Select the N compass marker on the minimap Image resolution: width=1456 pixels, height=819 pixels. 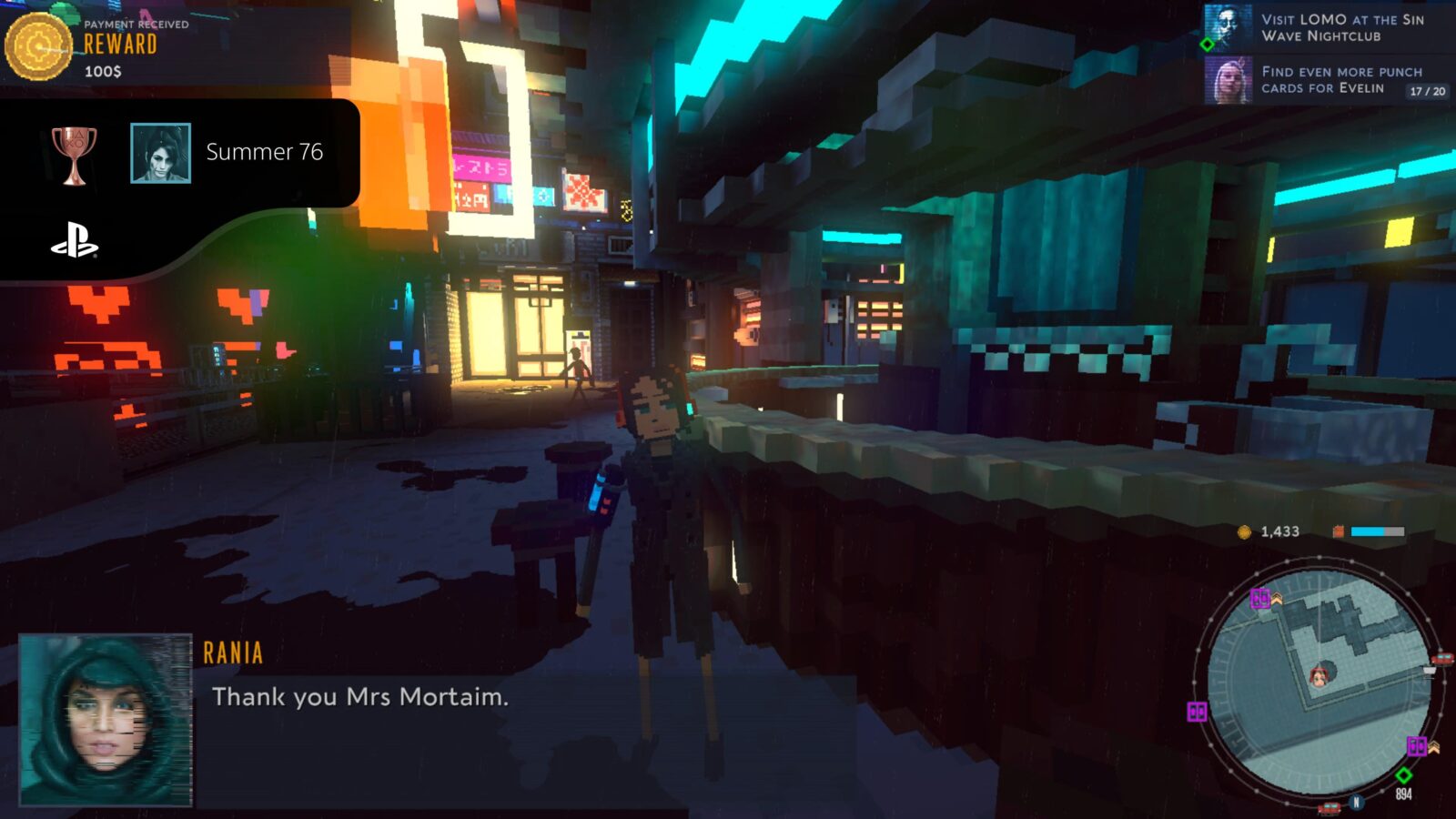[x=1357, y=801]
